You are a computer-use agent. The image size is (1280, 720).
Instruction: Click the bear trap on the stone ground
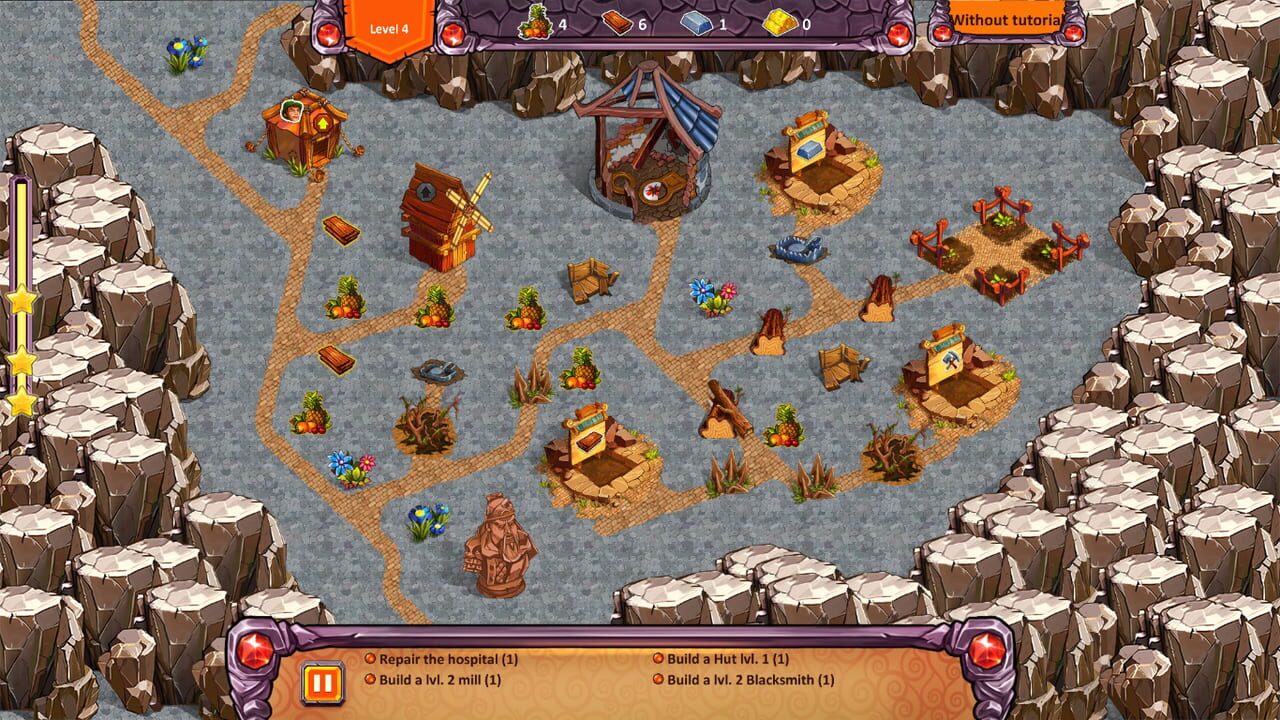tap(800, 250)
